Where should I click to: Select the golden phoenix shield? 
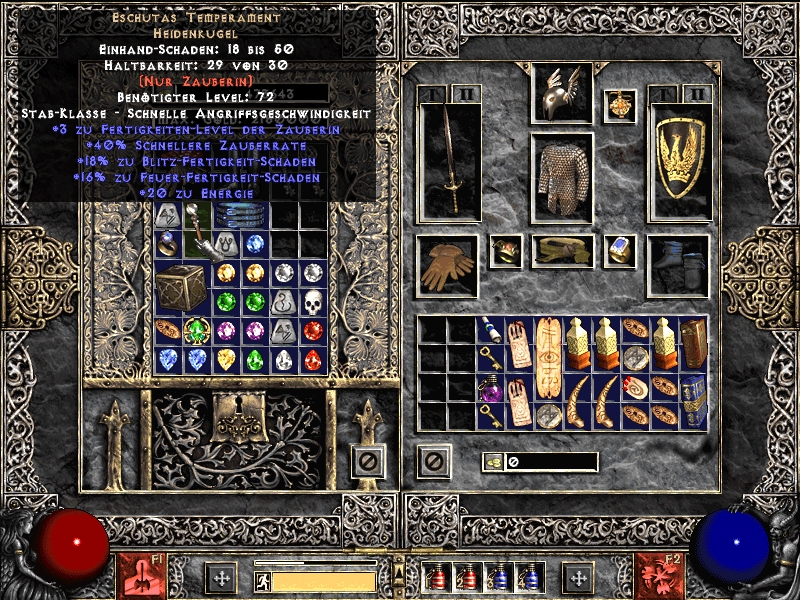(679, 162)
